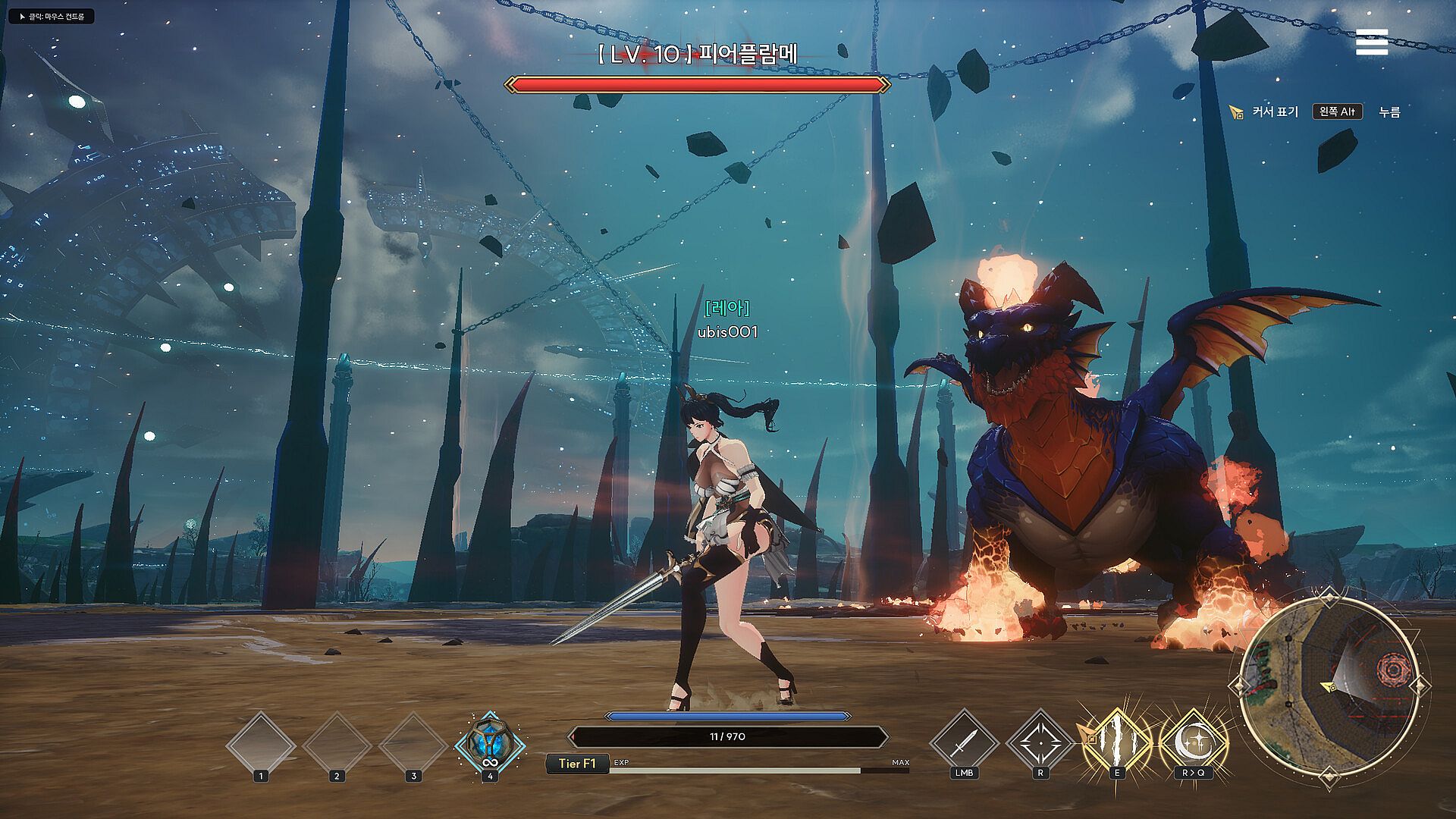Screen dimensions: 1456x819
Task: Activate the crescent moon skill
Action: point(1193,743)
